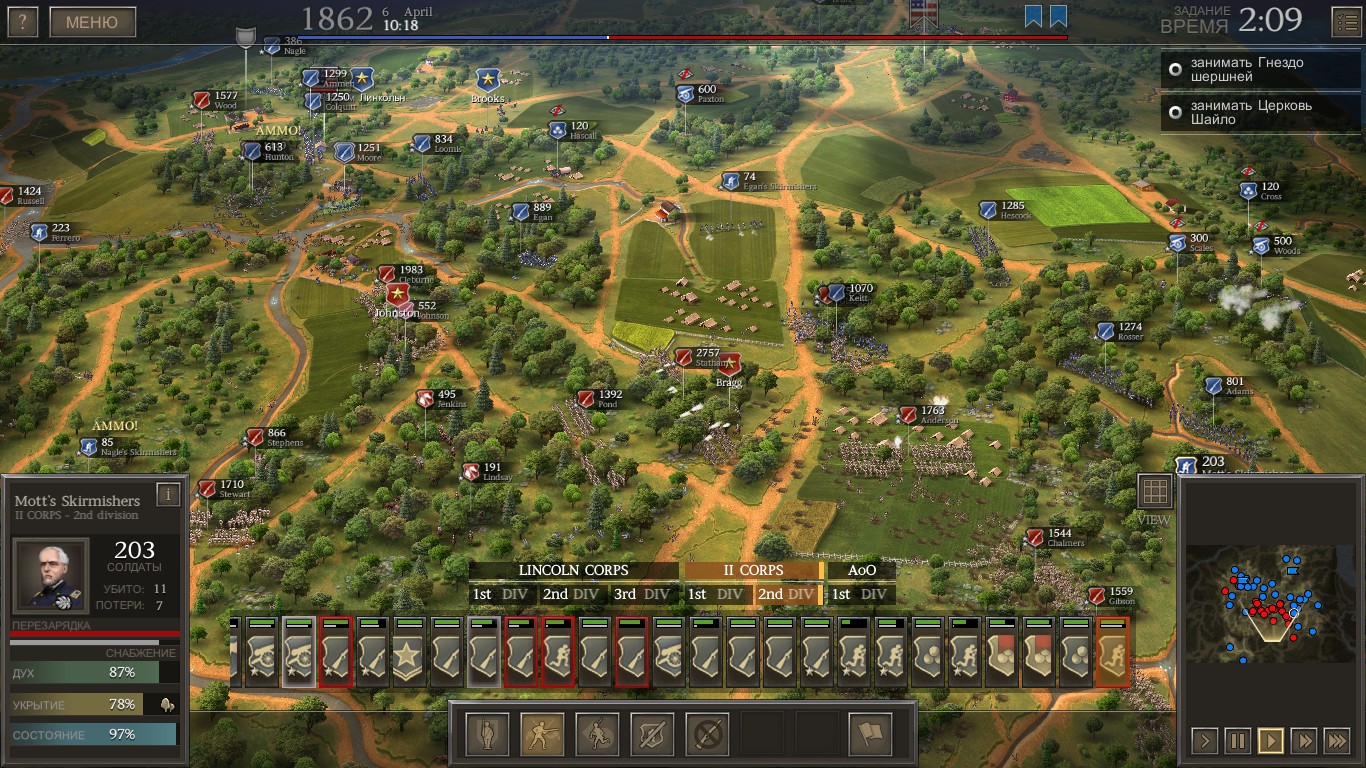Click the white flag withdraw command icon
This screenshot has height=768, width=1366.
click(x=871, y=732)
